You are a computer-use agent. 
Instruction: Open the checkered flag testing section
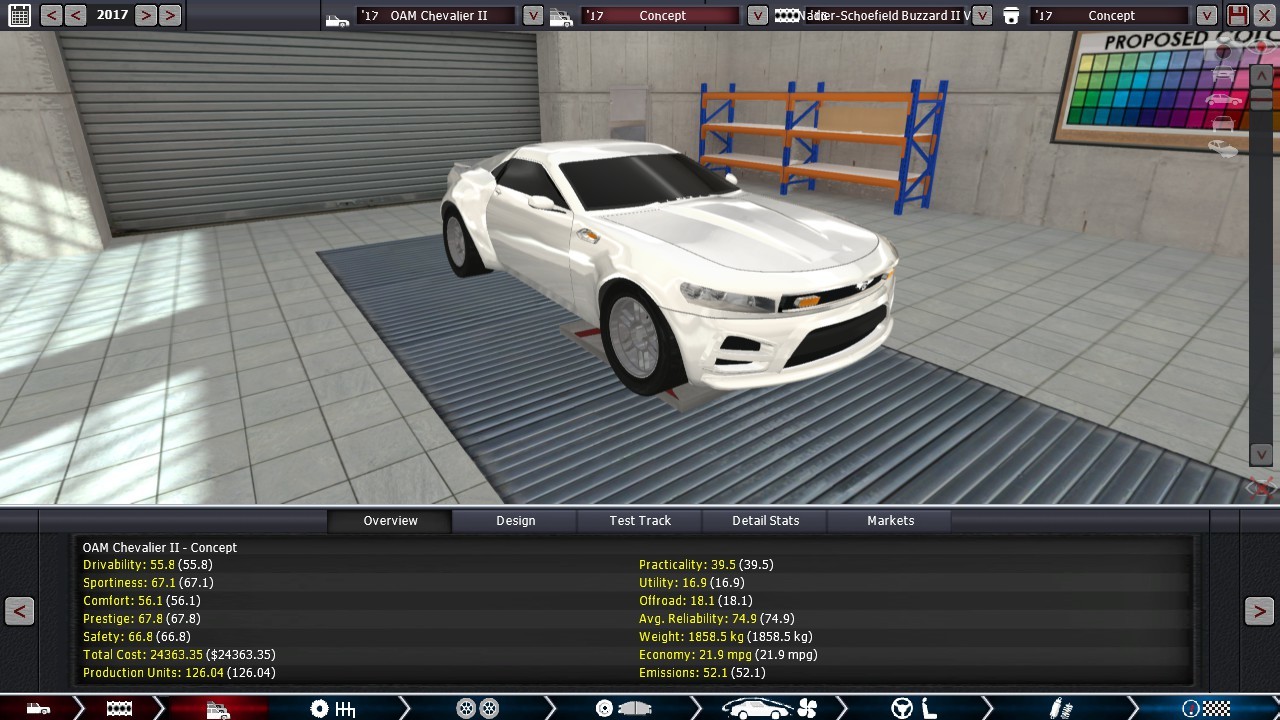[1205, 708]
